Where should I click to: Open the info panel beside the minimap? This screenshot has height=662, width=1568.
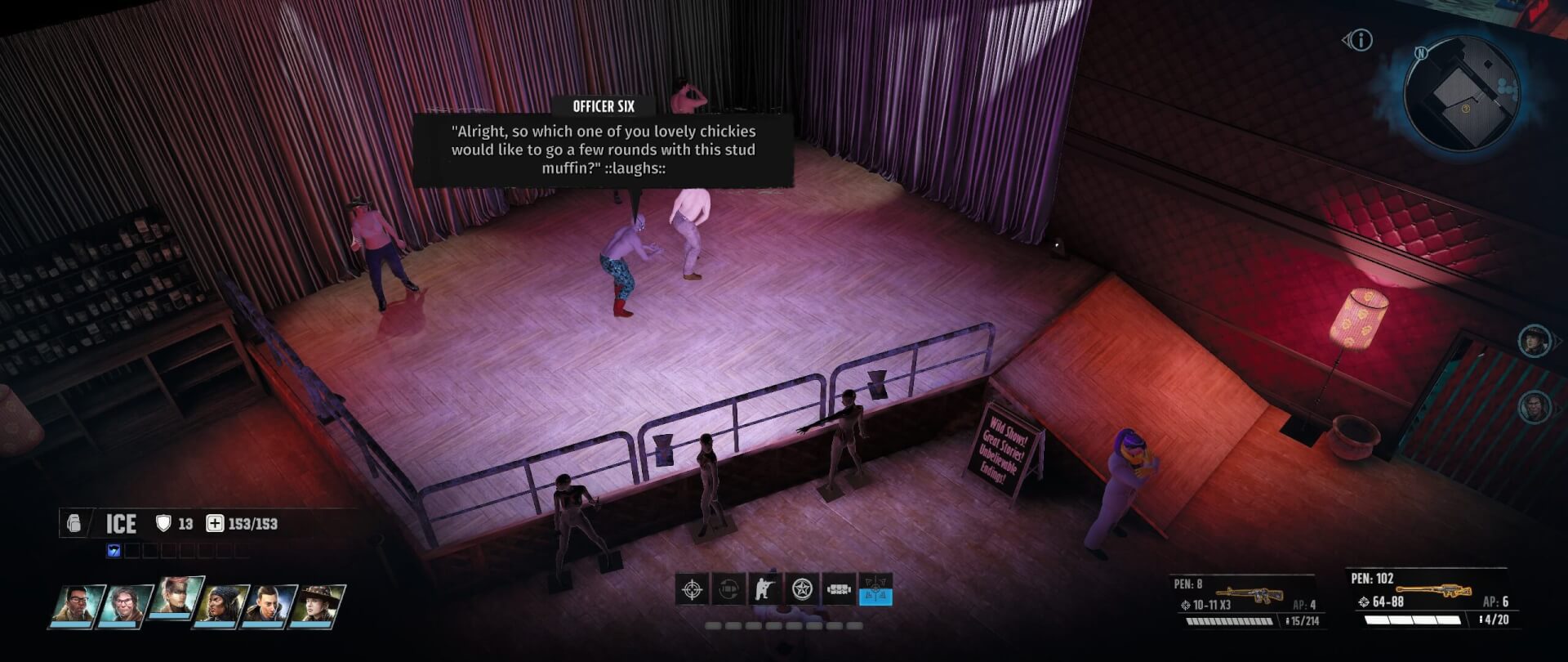click(1361, 40)
